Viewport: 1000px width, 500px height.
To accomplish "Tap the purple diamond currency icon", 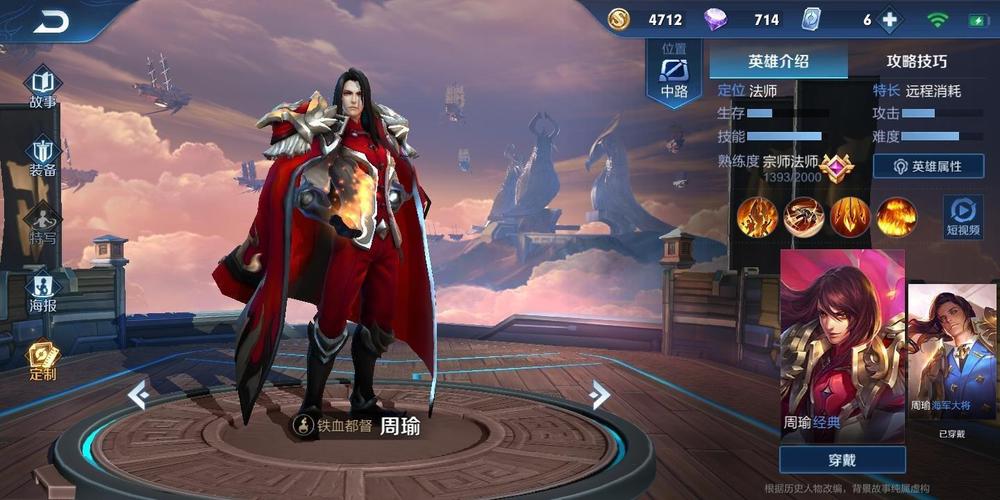I will coord(715,20).
